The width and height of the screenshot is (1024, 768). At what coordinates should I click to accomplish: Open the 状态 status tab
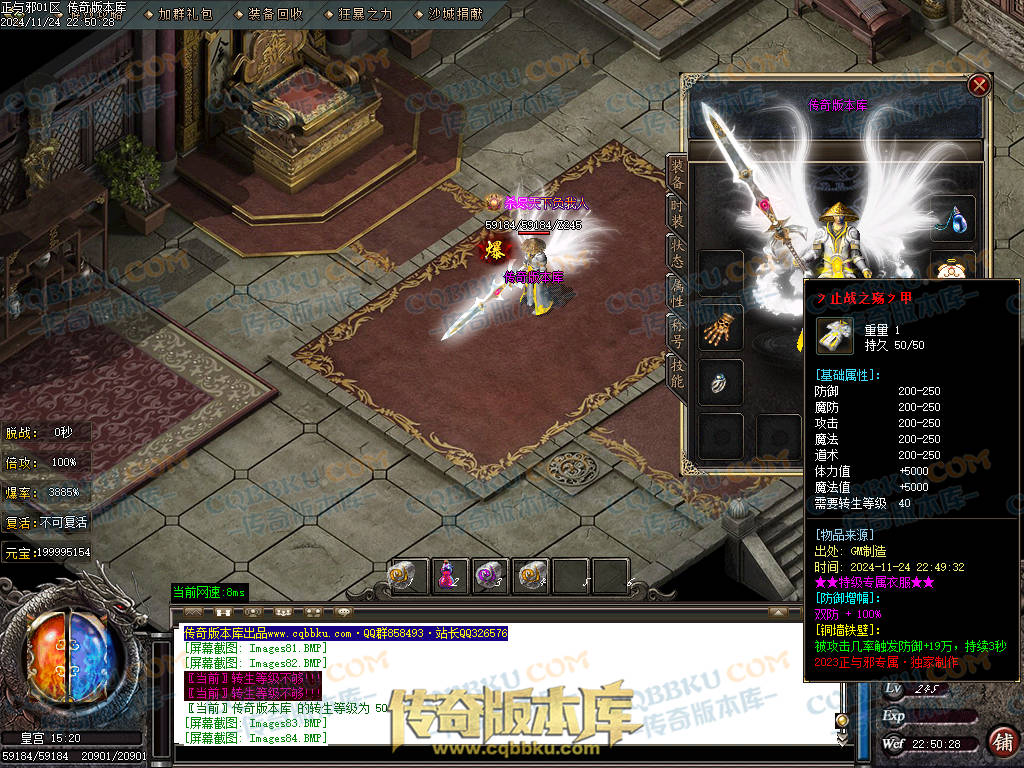677,254
